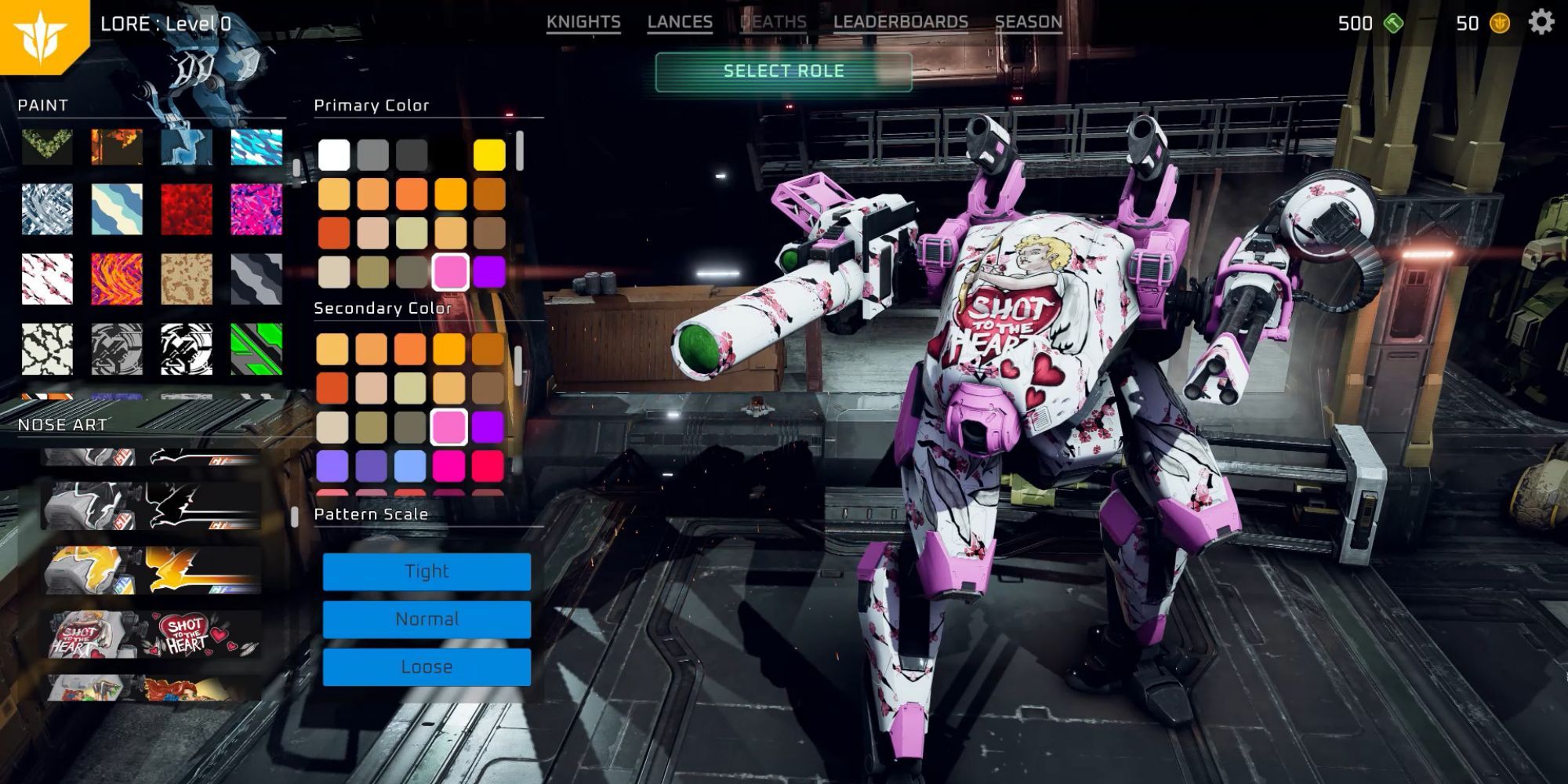The height and width of the screenshot is (784, 1568).
Task: Go to the Season tab
Action: tap(1028, 23)
